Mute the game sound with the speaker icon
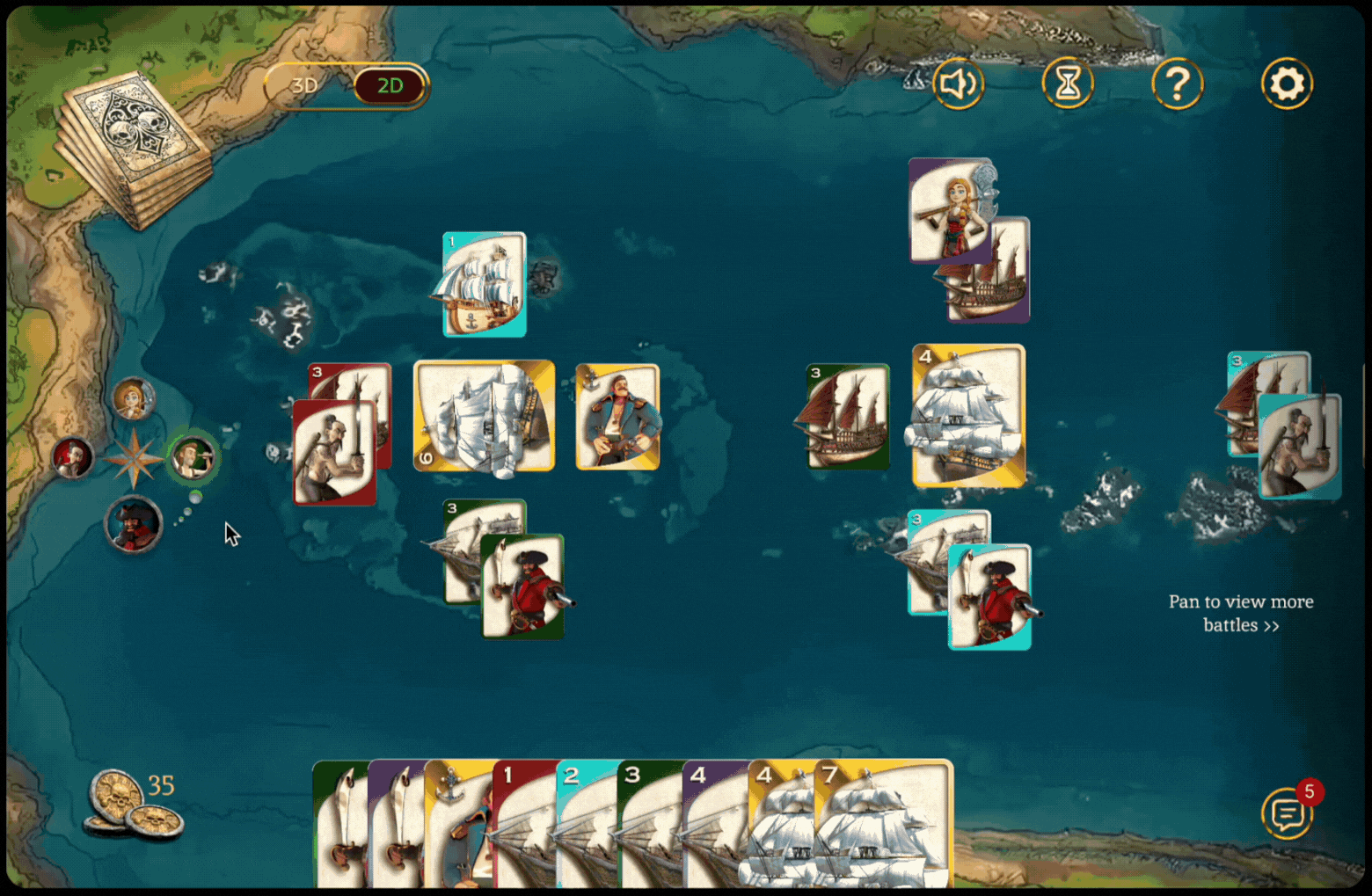The width and height of the screenshot is (1372, 896). 958,84
